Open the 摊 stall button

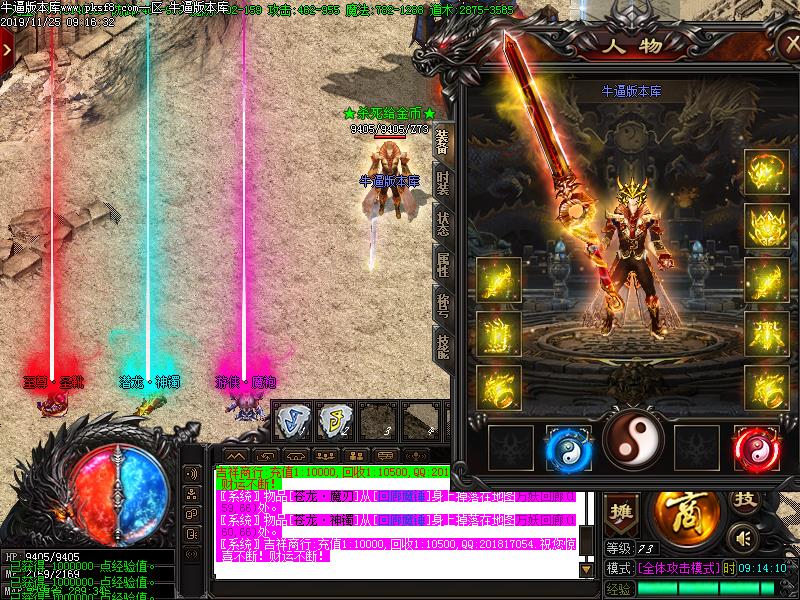(621, 511)
